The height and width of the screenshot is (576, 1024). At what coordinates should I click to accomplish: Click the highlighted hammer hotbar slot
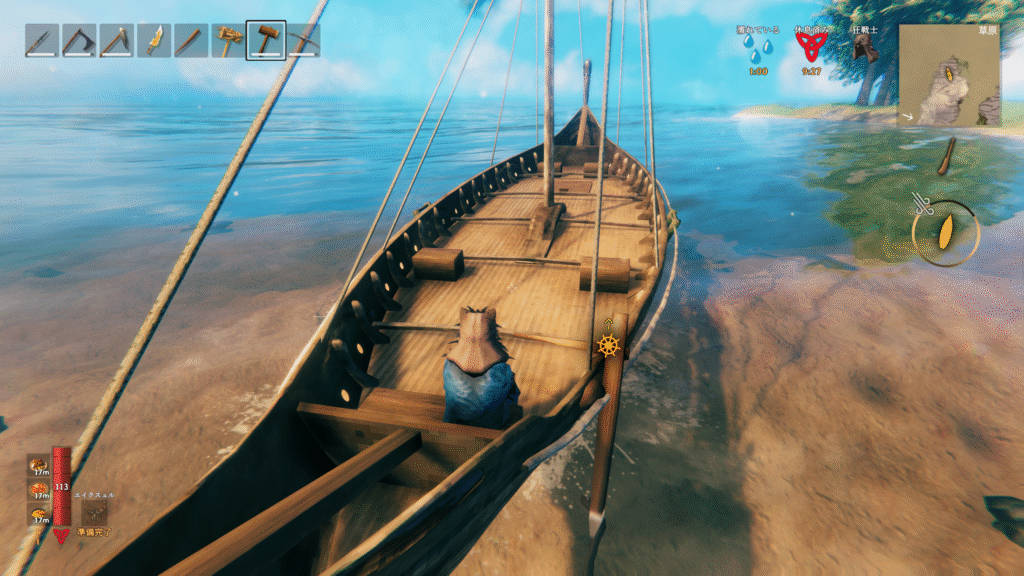[x=266, y=41]
